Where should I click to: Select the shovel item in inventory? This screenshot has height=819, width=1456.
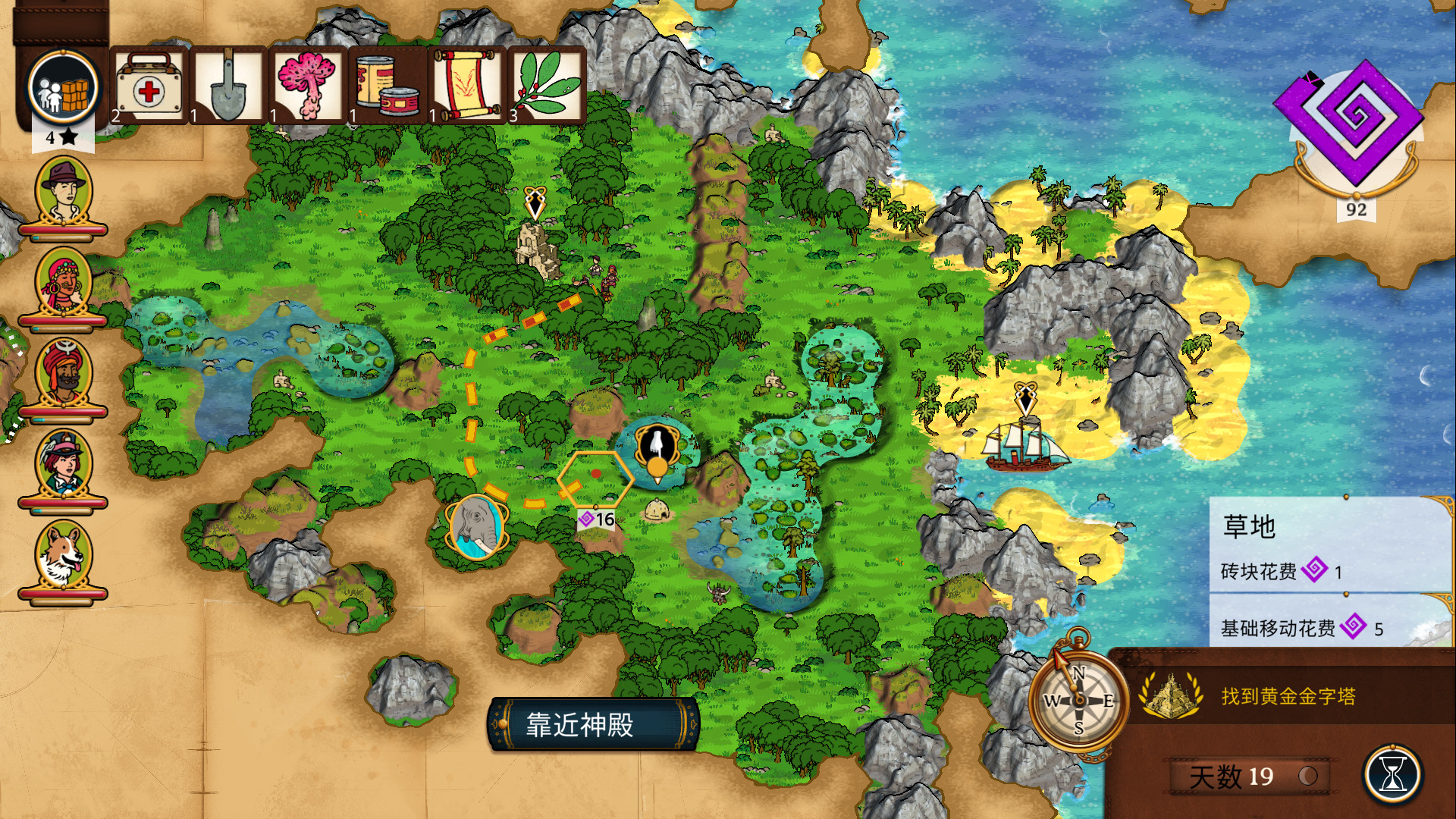pos(229,86)
